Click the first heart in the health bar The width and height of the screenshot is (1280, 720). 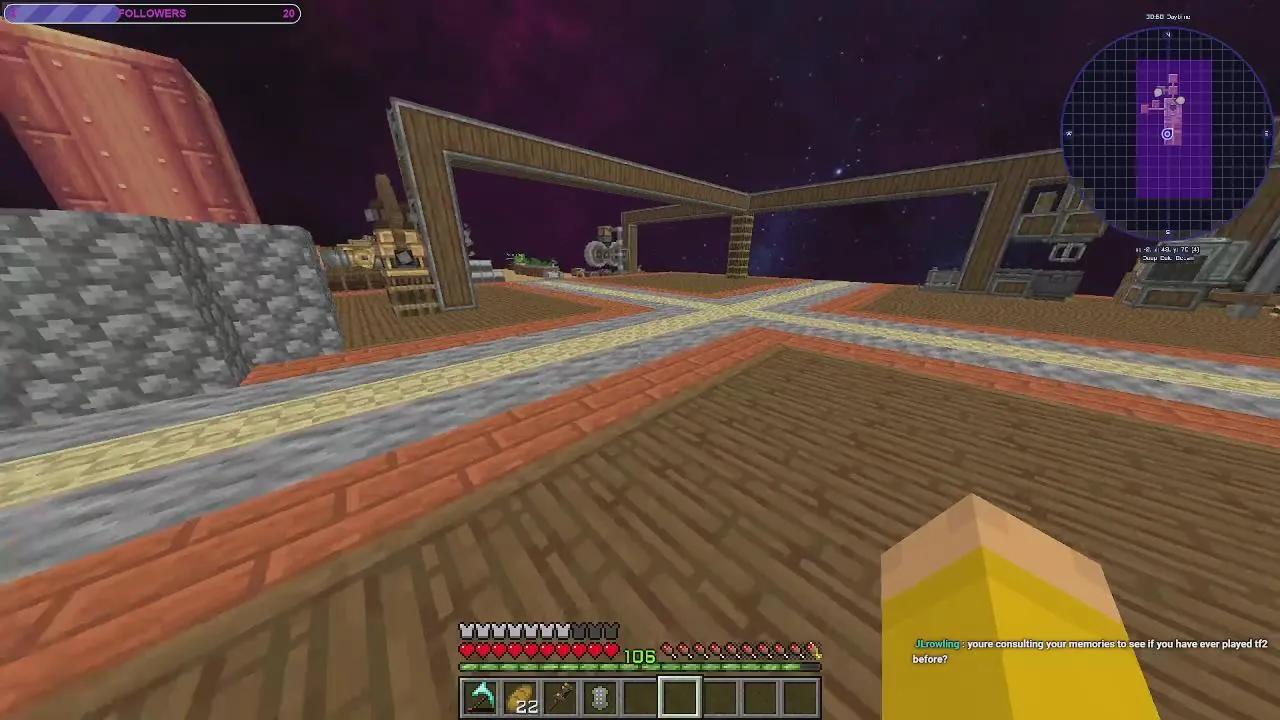[x=466, y=650]
